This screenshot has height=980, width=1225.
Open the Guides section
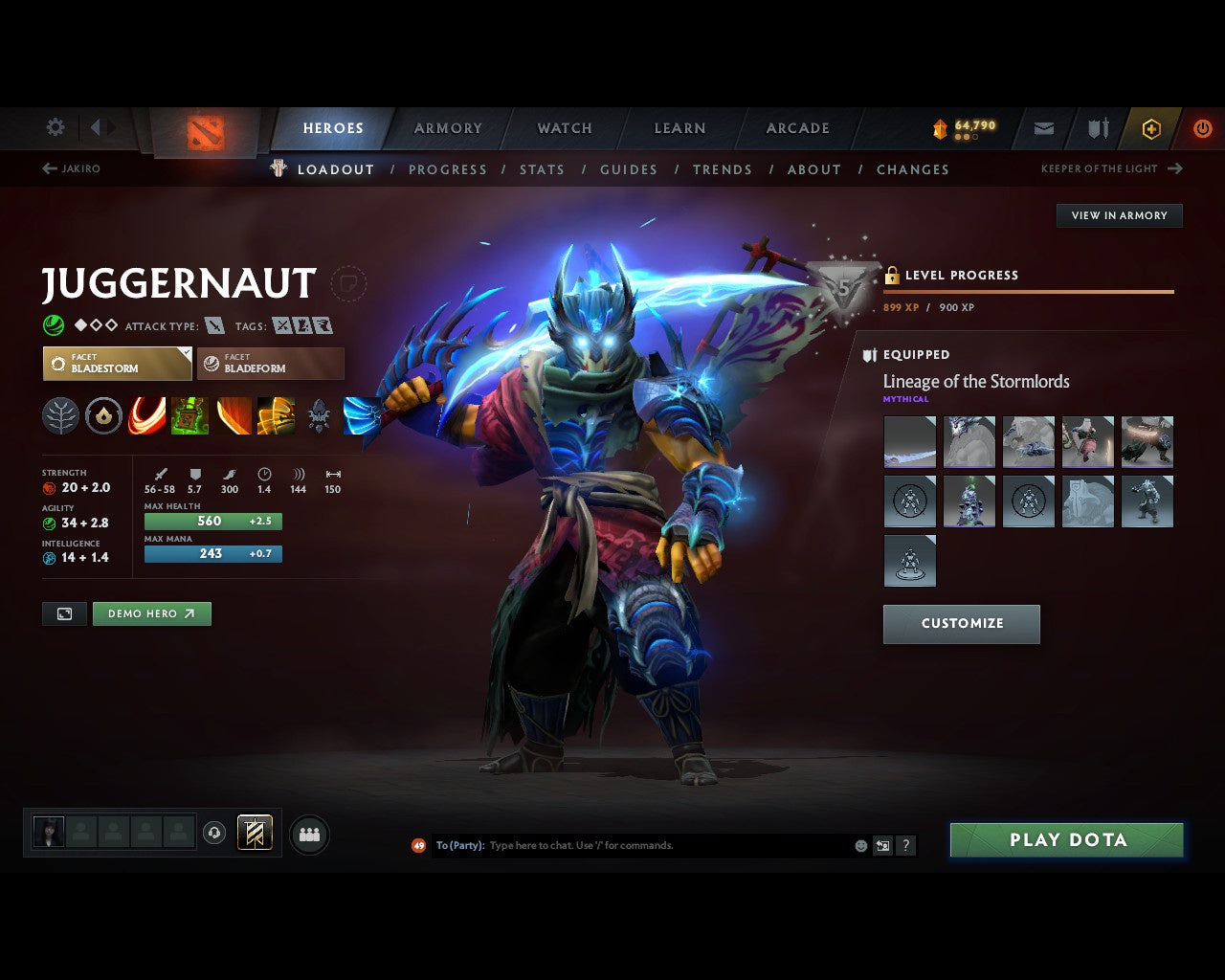coord(628,169)
